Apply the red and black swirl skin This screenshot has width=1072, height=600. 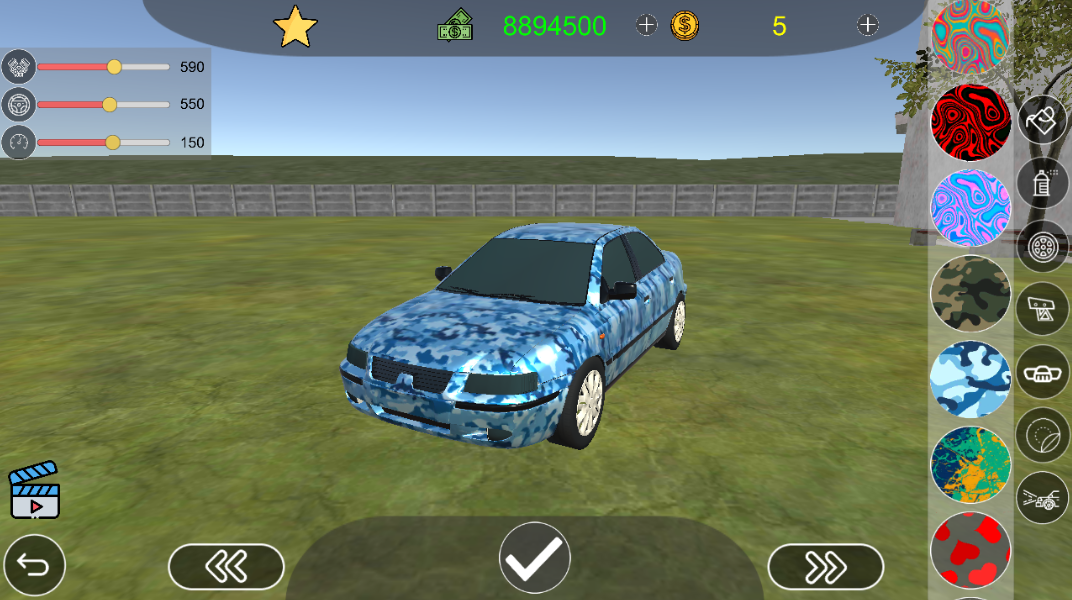(970, 122)
